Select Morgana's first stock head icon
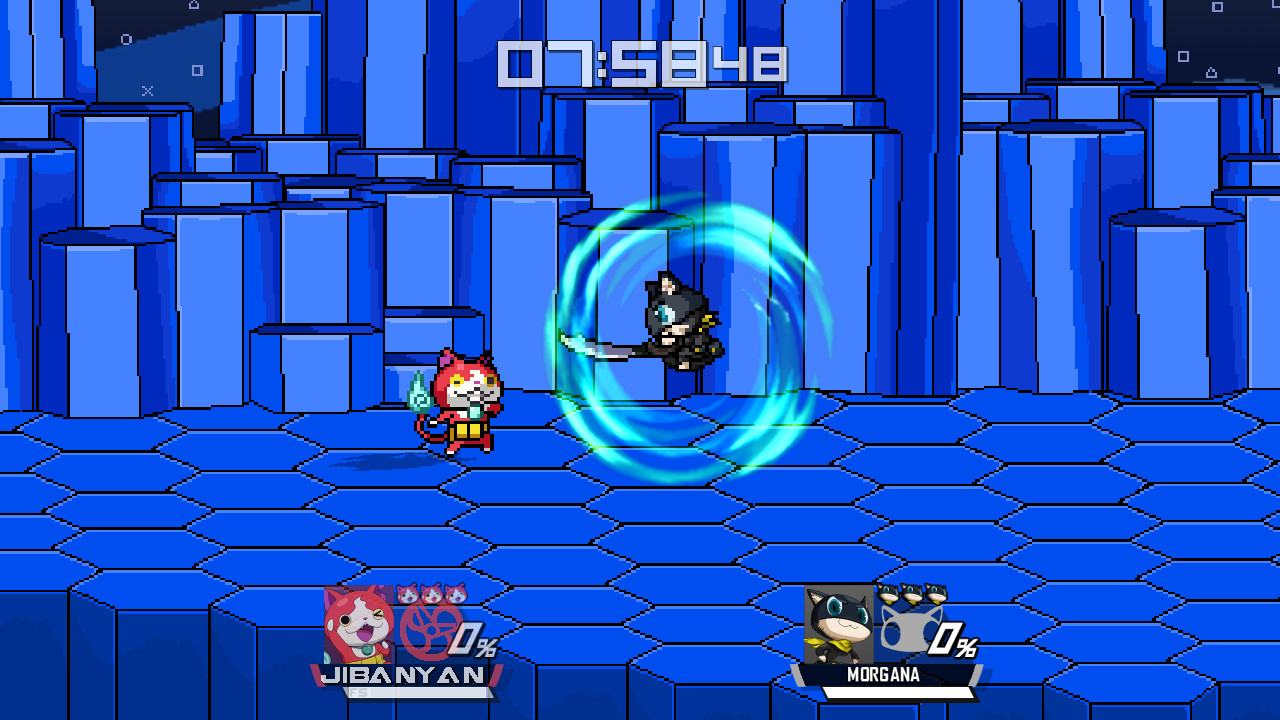The height and width of the screenshot is (720, 1280). tap(888, 593)
